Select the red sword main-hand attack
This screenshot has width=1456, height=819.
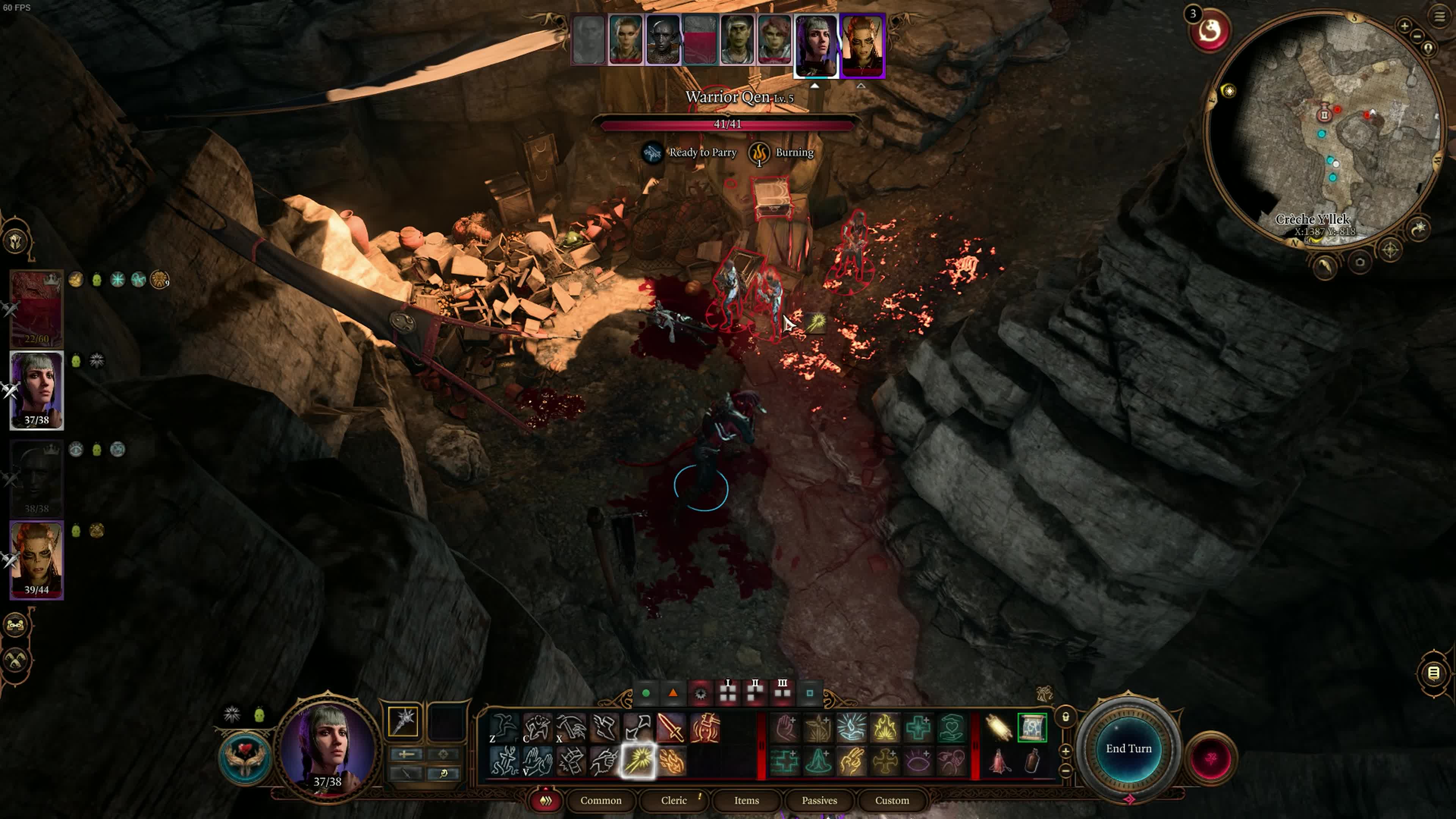pos(671,727)
